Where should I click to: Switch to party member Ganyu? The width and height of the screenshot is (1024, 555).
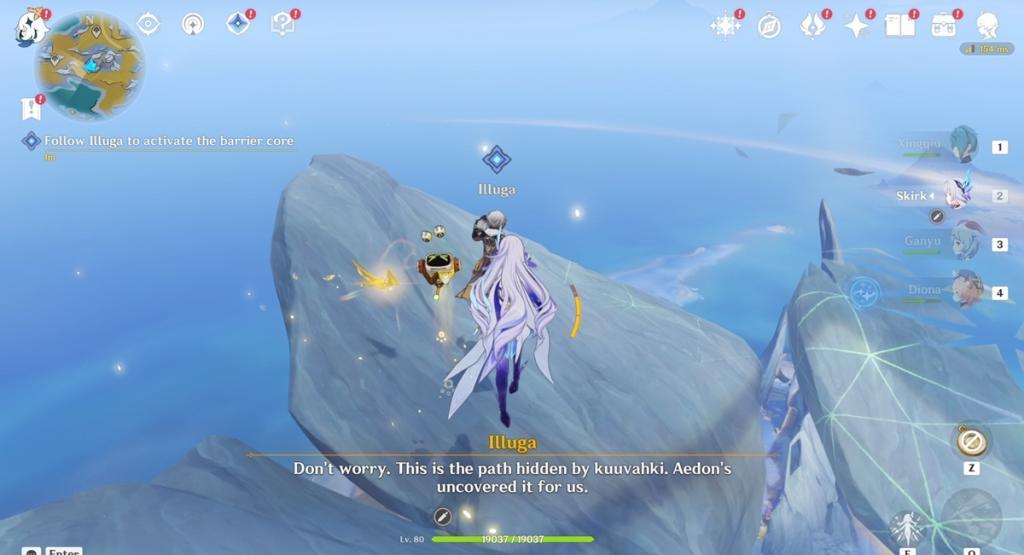point(964,242)
